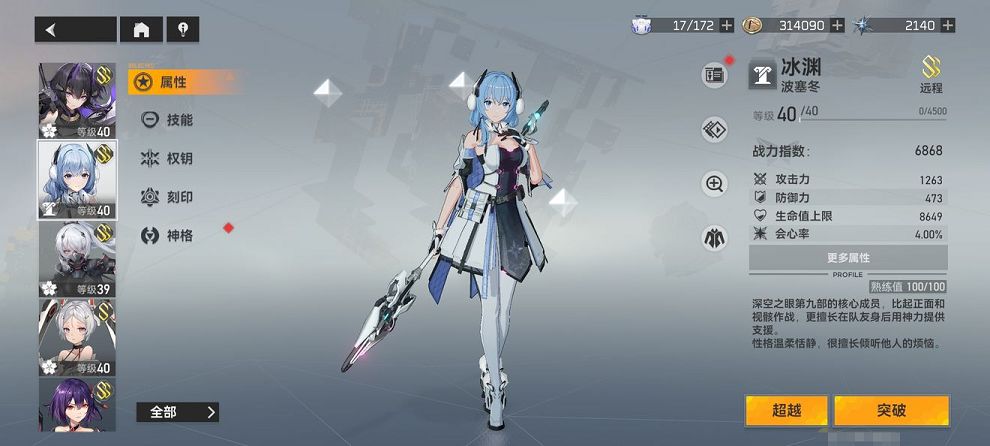Add stamina with the plus button beside 17/172
This screenshot has height=446, width=990.
(726, 25)
